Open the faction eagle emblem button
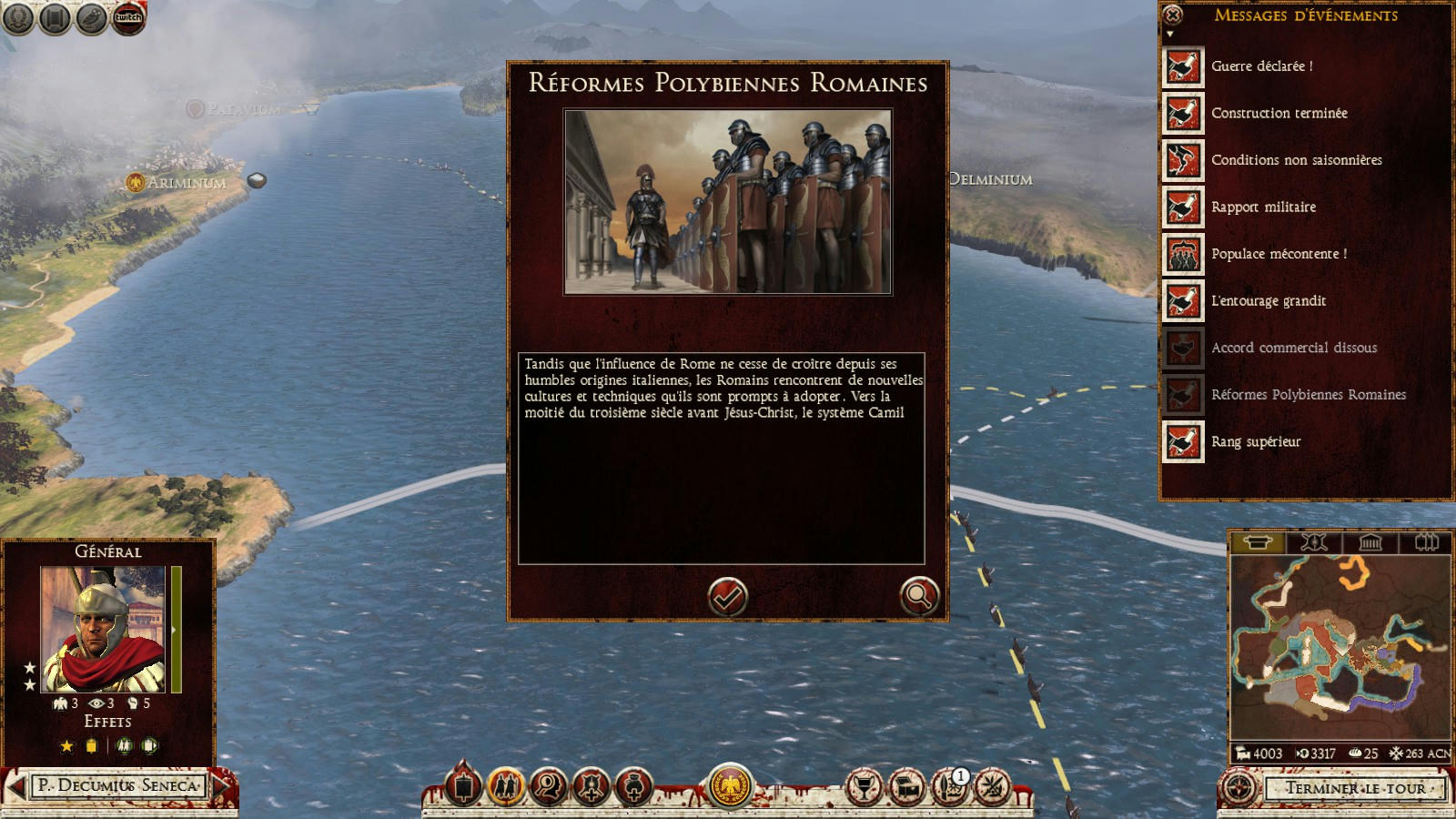The image size is (1456, 819). coord(730,785)
